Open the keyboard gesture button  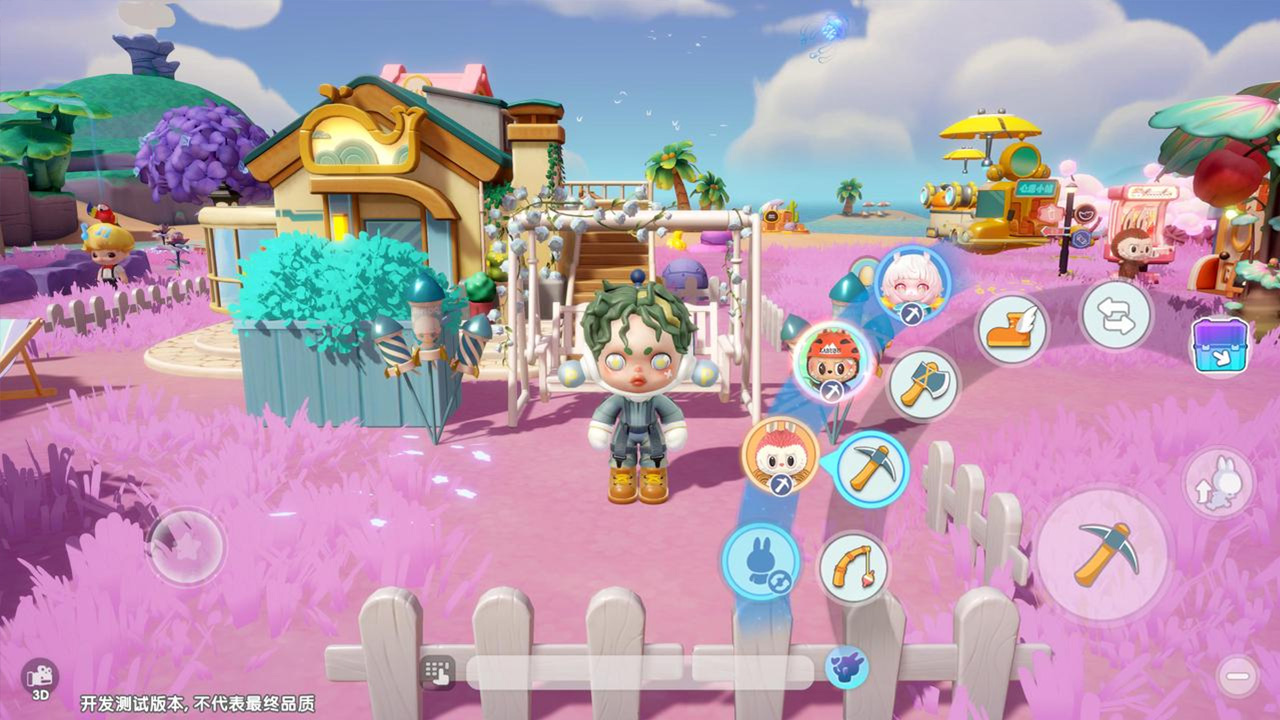click(x=438, y=671)
